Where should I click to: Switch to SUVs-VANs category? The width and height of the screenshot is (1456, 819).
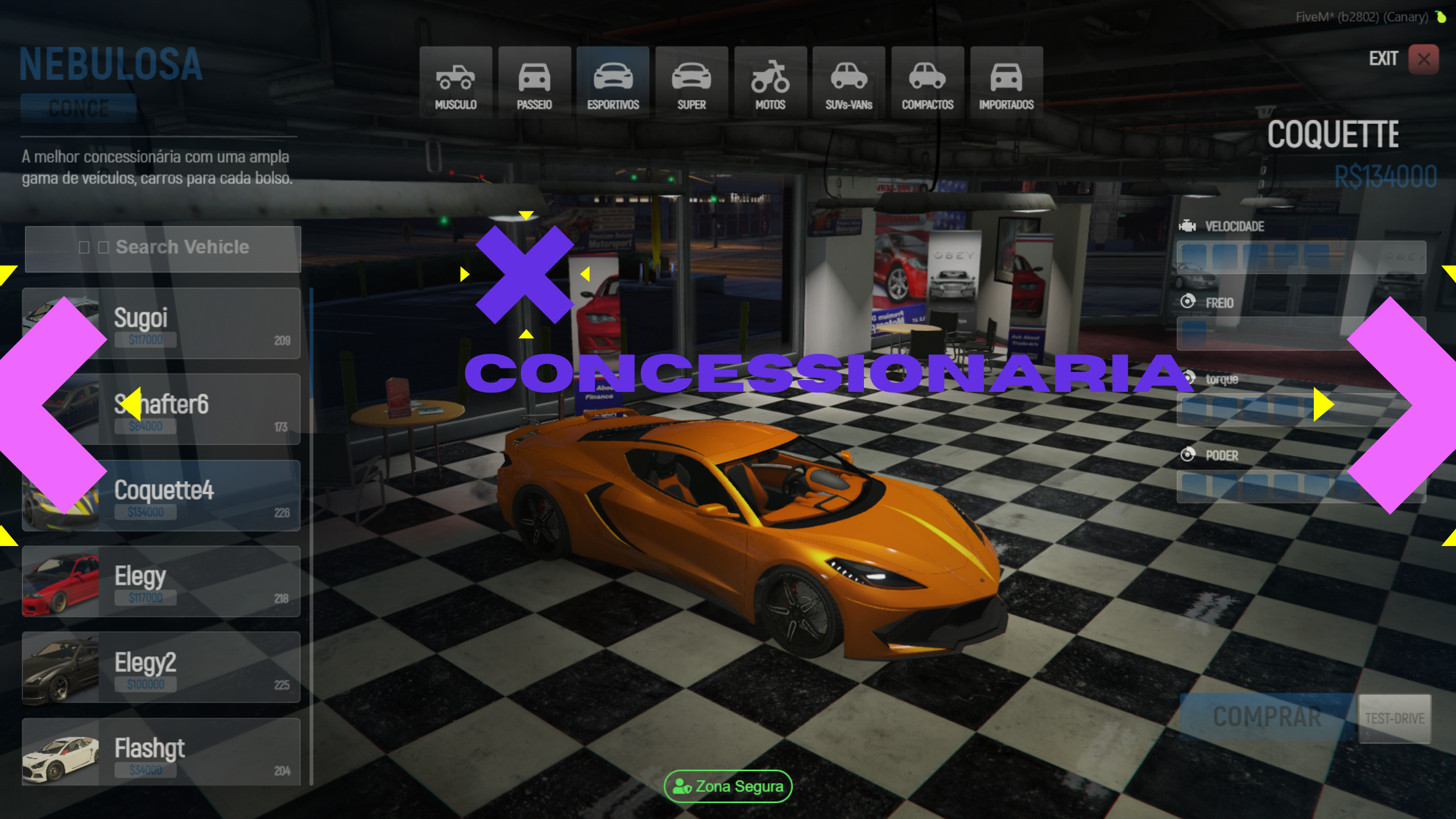[849, 83]
